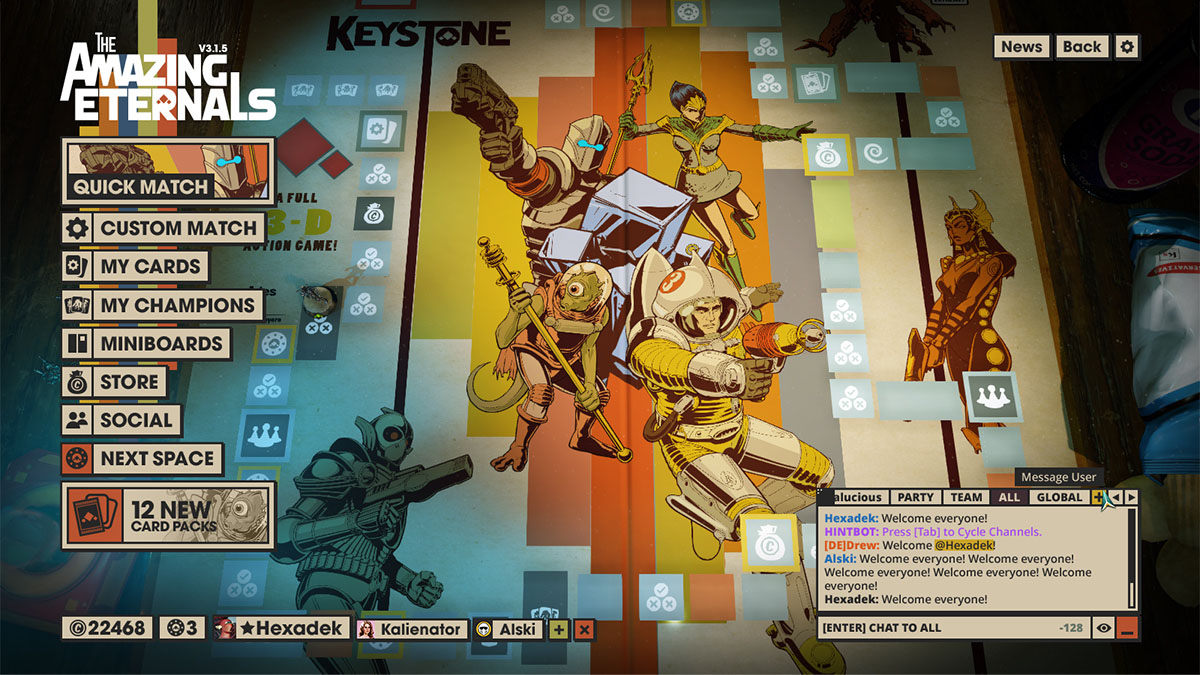Open the Social menu
1200x675 pixels.
coord(121,421)
